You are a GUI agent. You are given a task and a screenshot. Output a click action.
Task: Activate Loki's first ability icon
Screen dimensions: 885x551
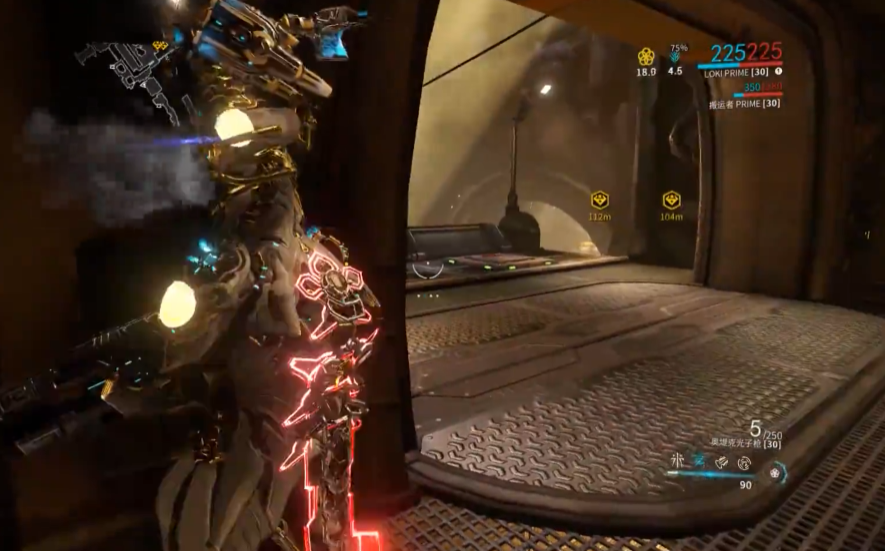677,461
